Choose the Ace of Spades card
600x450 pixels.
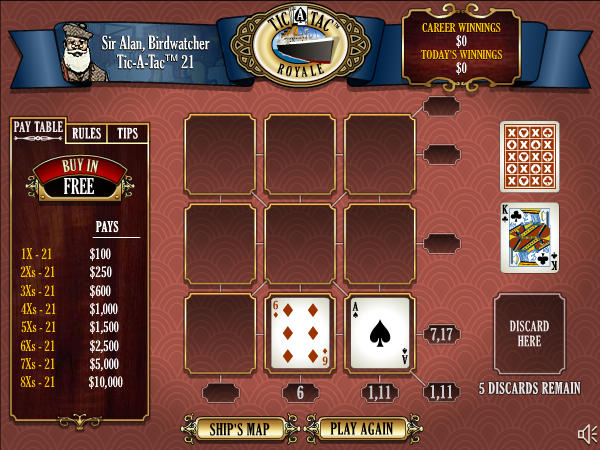[x=380, y=331]
